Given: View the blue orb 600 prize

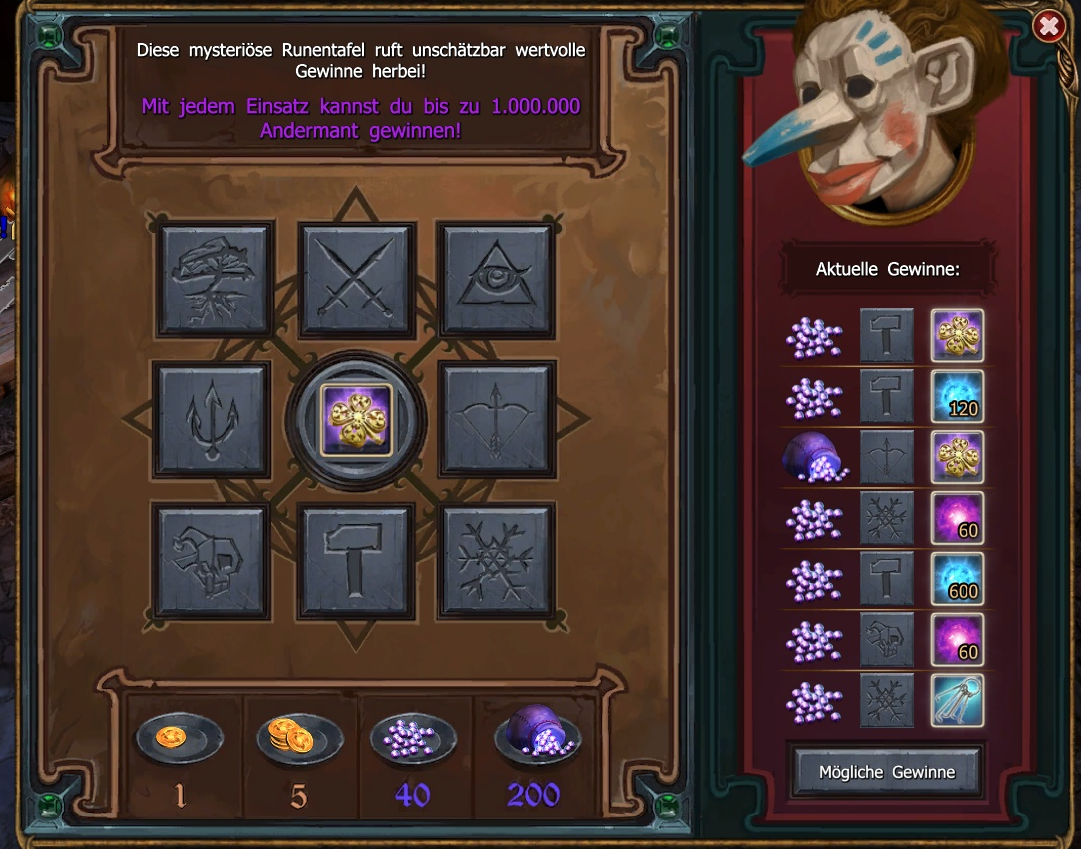Looking at the screenshot, I should coord(957,578).
